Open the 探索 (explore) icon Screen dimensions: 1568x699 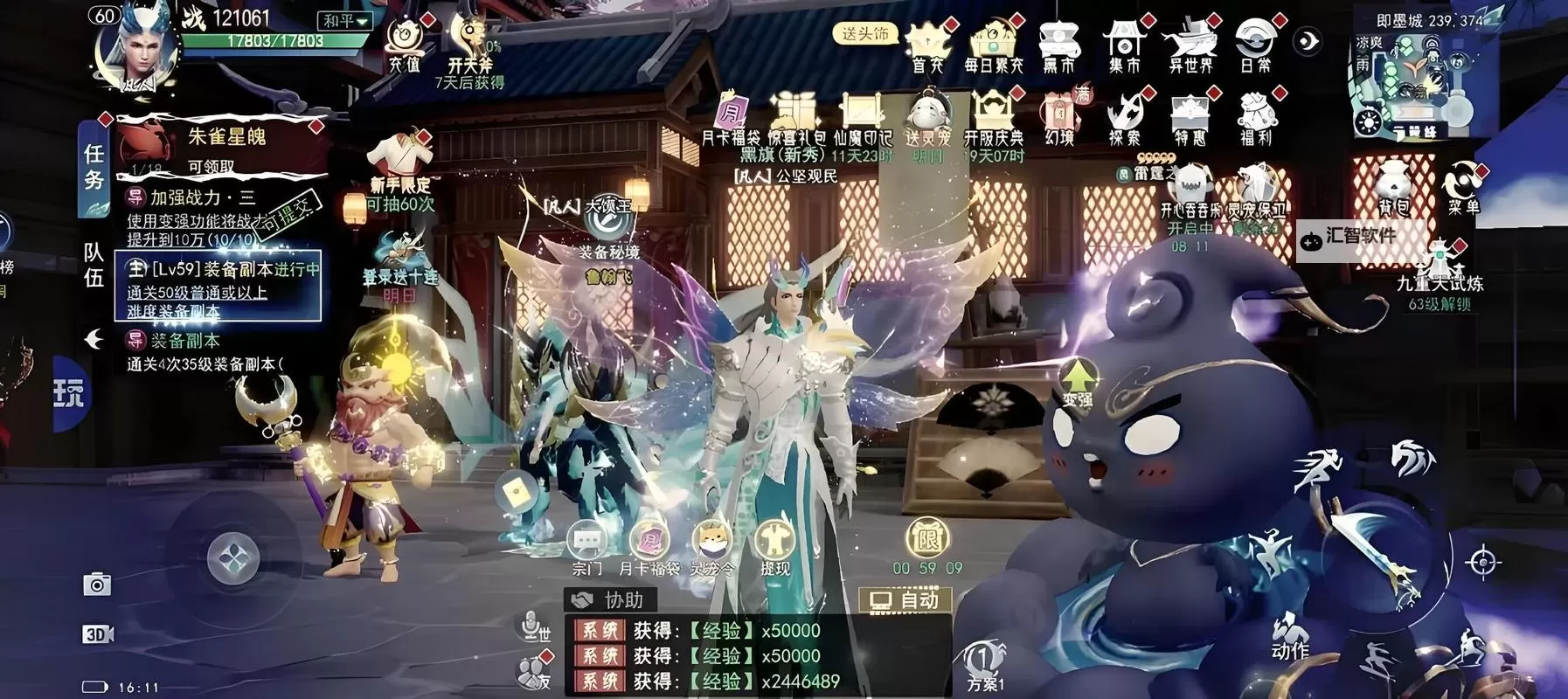coord(1123,112)
